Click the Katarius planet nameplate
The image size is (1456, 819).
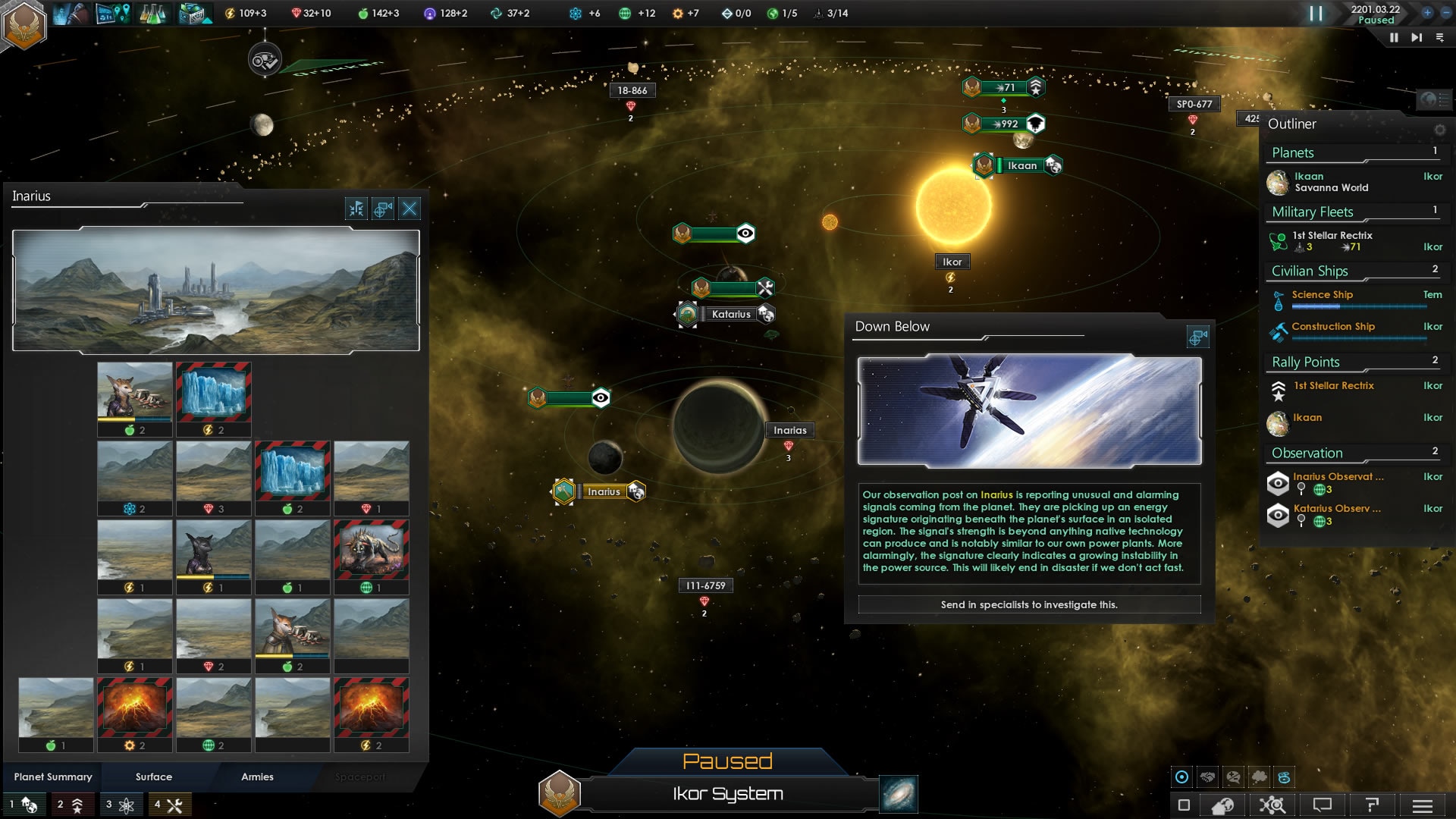coord(731,314)
